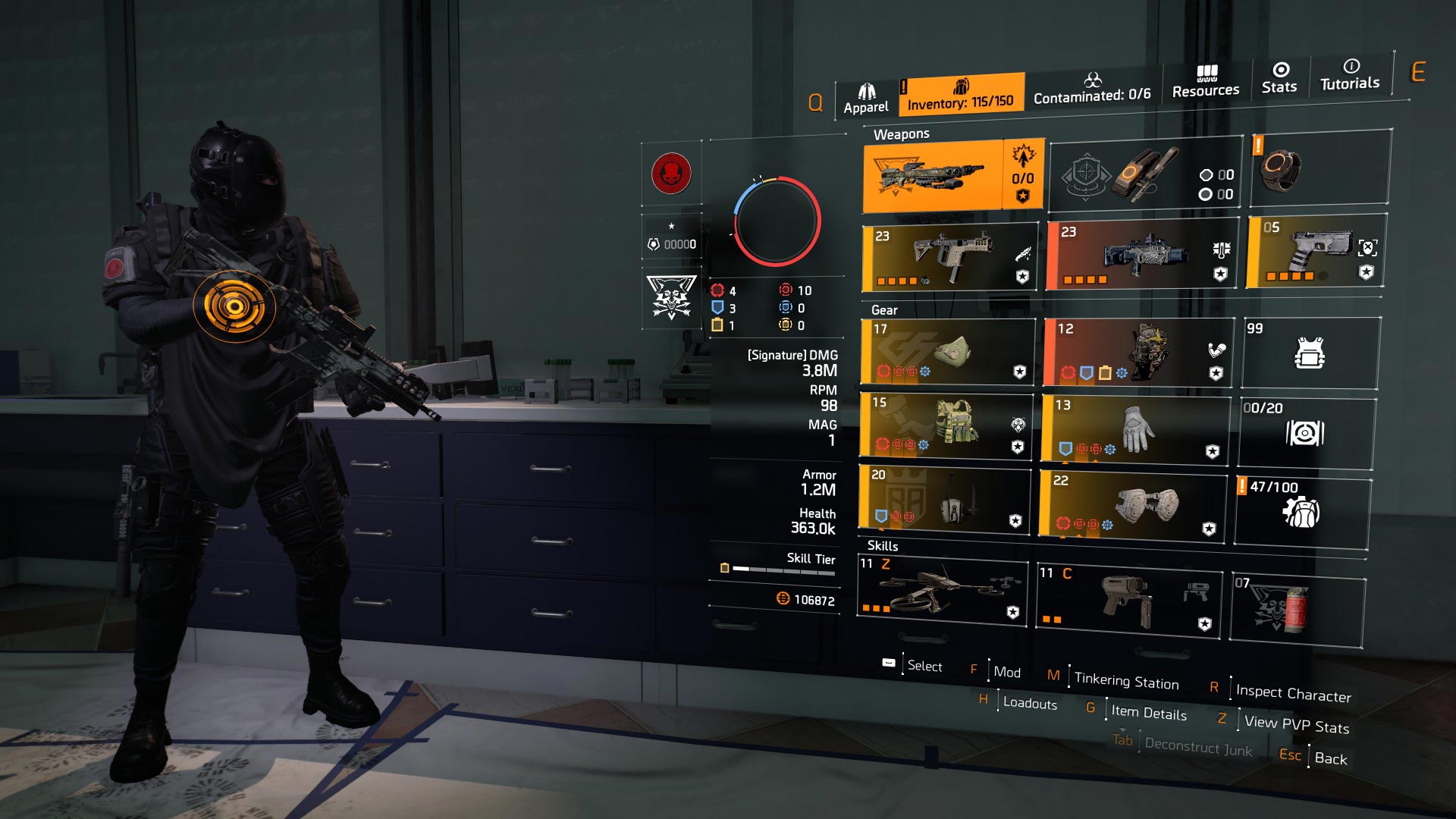1456x819 pixels.
Task: Select the level 05 pistol sidearm slot
Action: [x=1315, y=251]
